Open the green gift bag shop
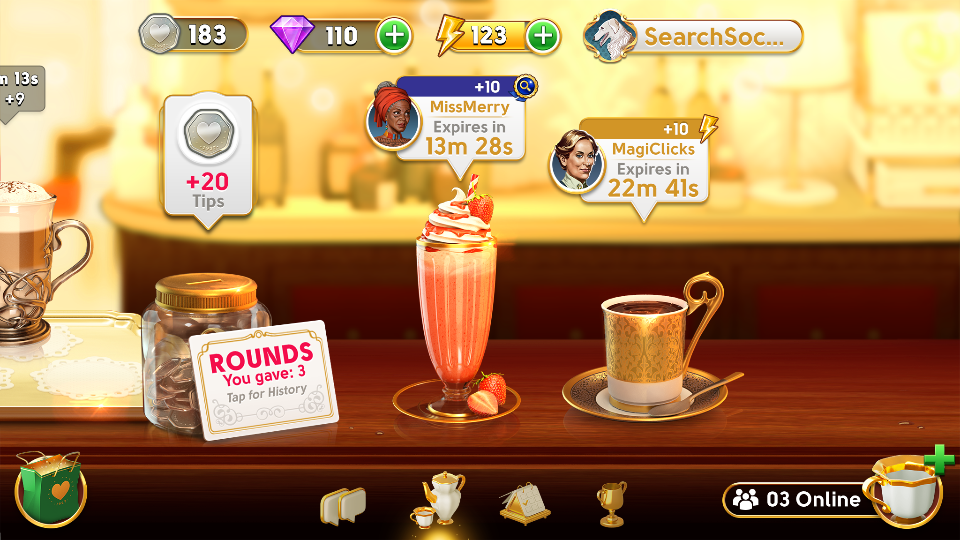The width and height of the screenshot is (960, 540). [51, 488]
